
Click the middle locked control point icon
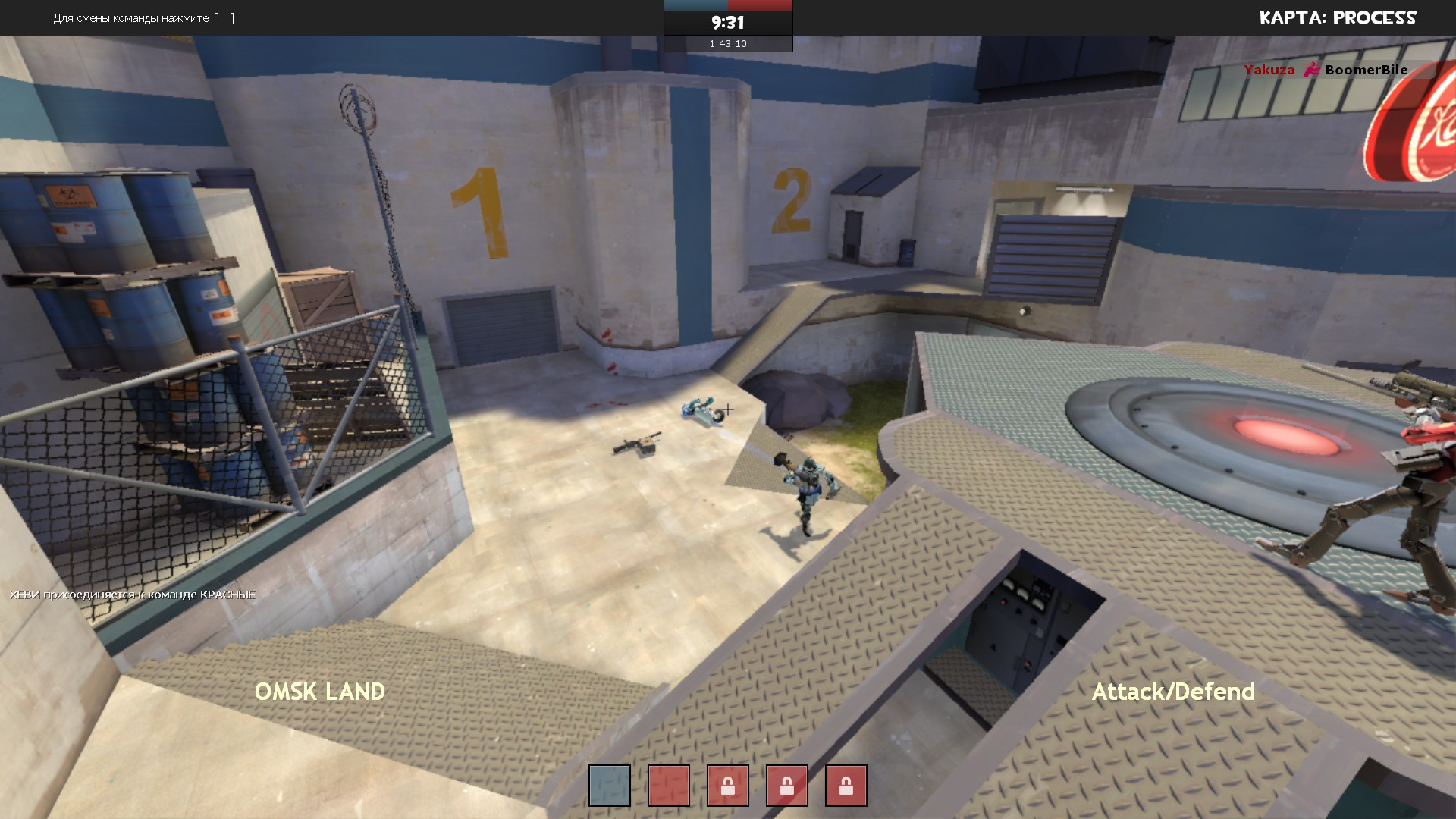click(x=789, y=786)
